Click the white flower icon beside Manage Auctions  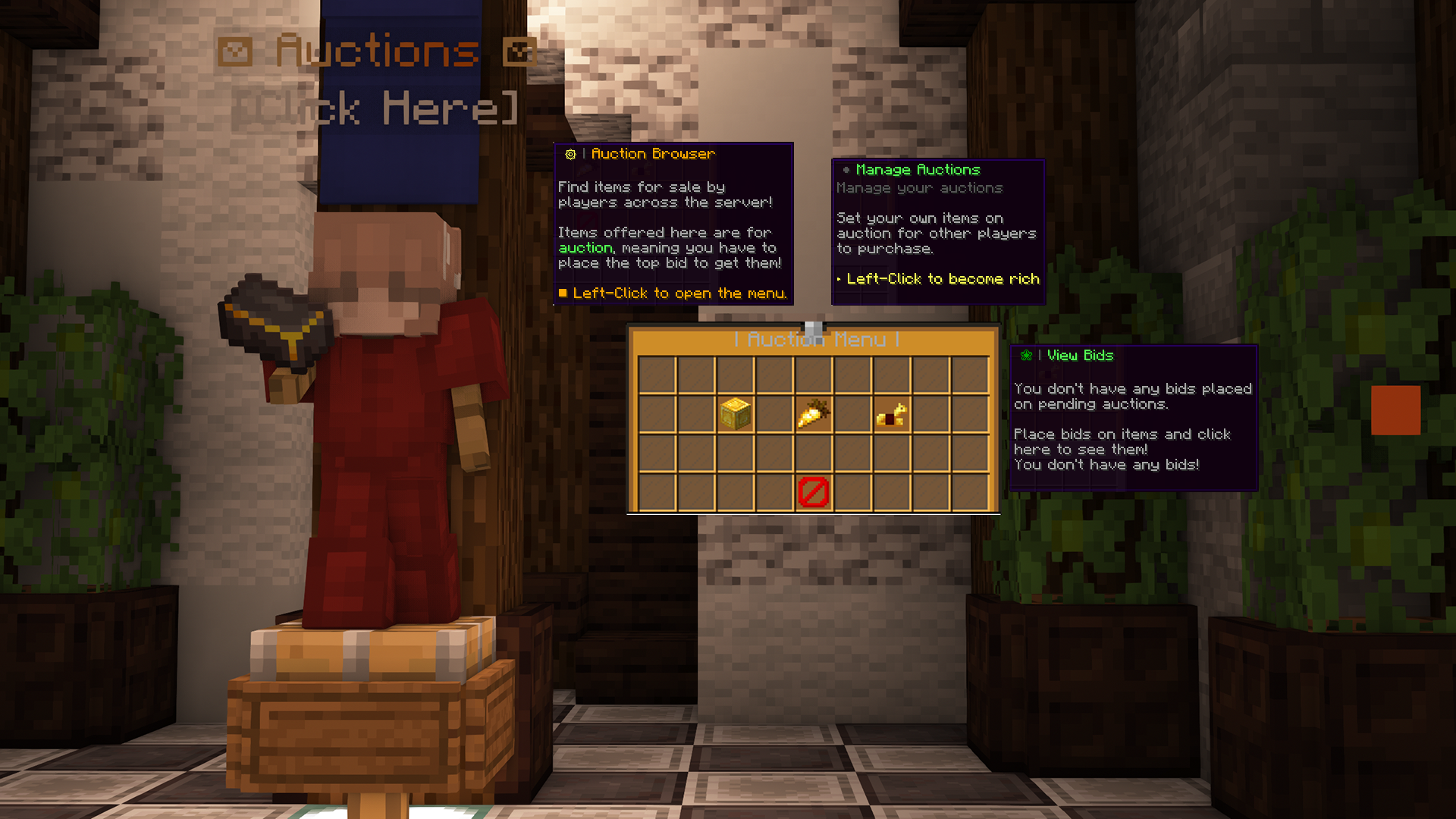click(846, 169)
